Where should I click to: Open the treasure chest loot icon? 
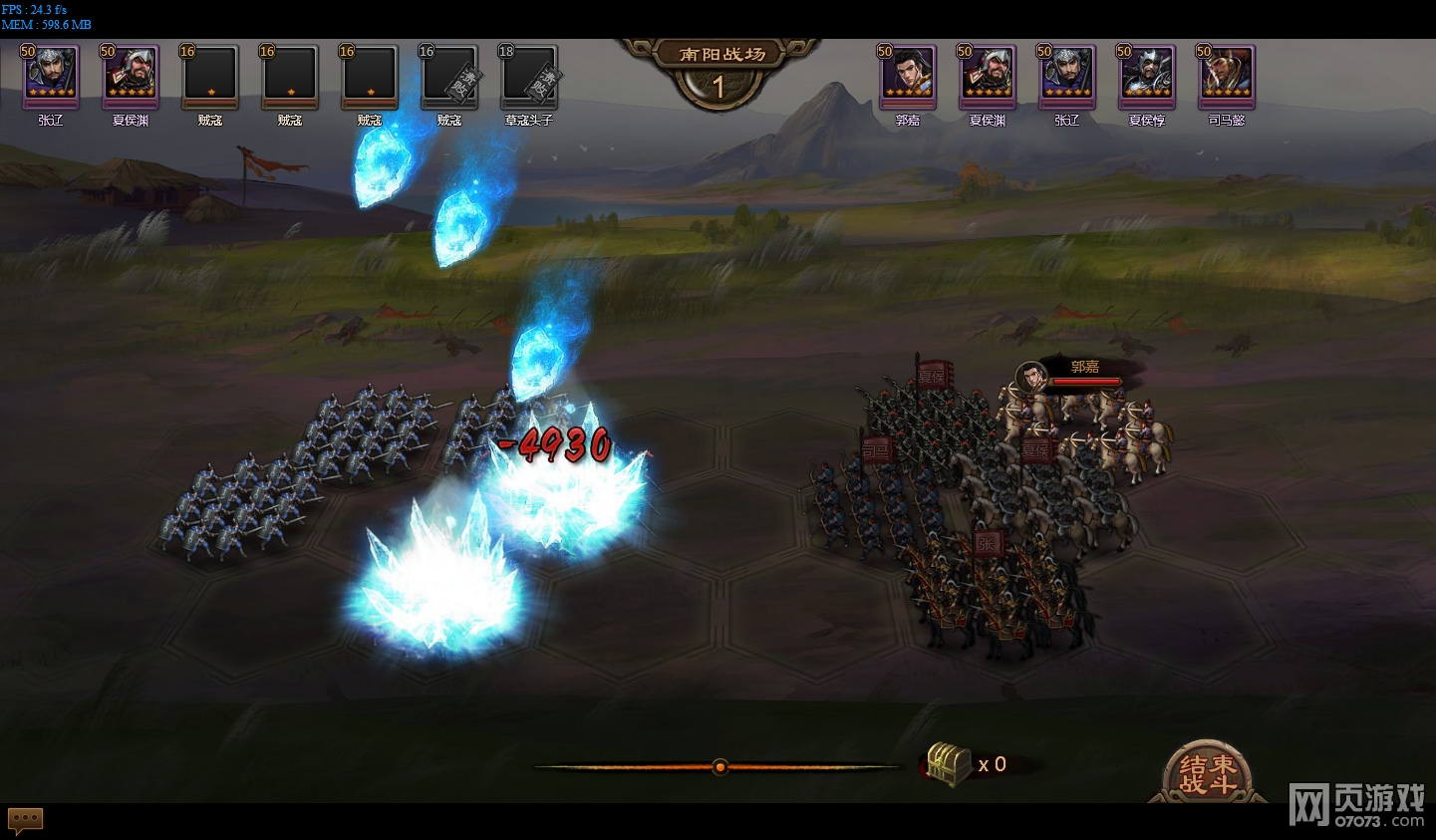tap(949, 764)
